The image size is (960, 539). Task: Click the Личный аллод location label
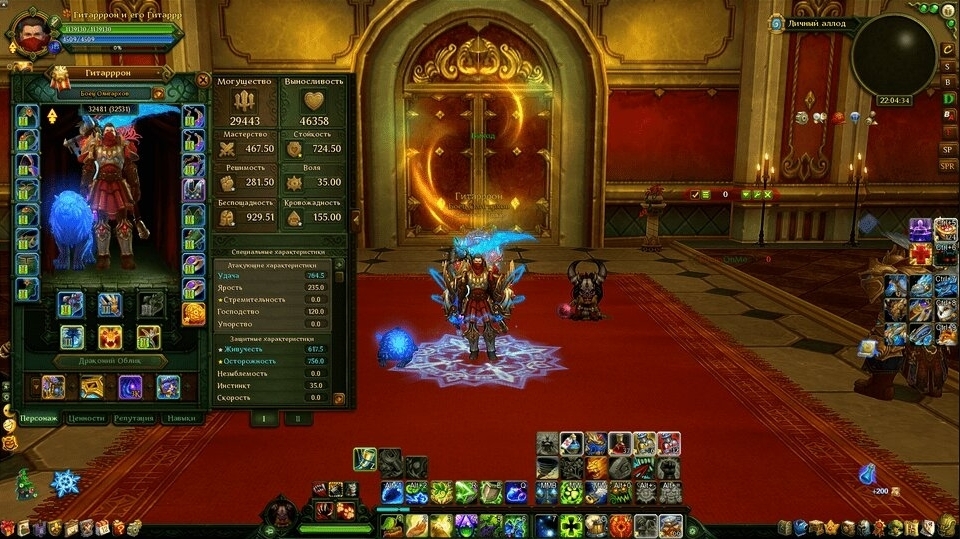(817, 23)
